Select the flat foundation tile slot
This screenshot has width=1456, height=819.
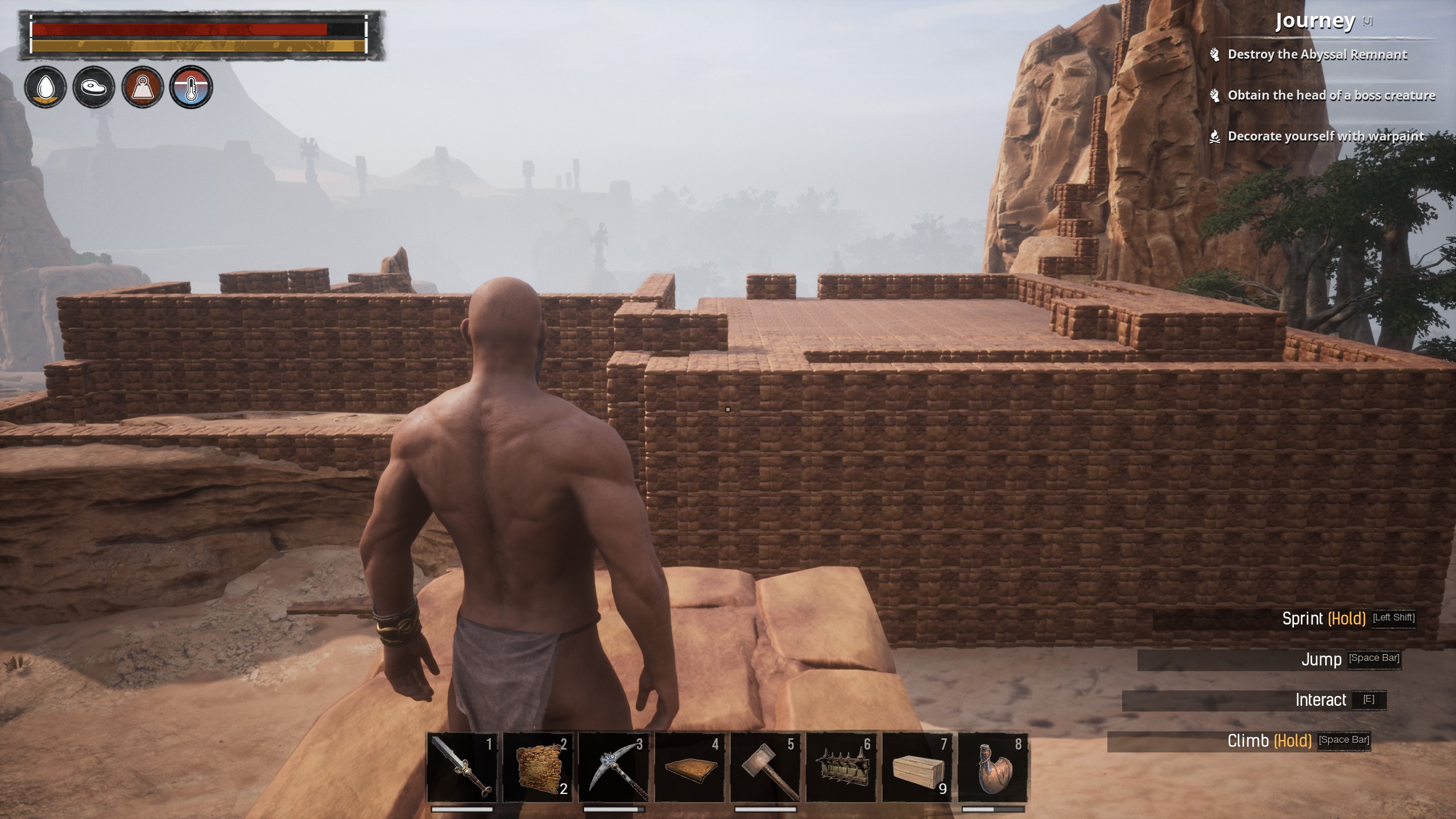point(690,767)
